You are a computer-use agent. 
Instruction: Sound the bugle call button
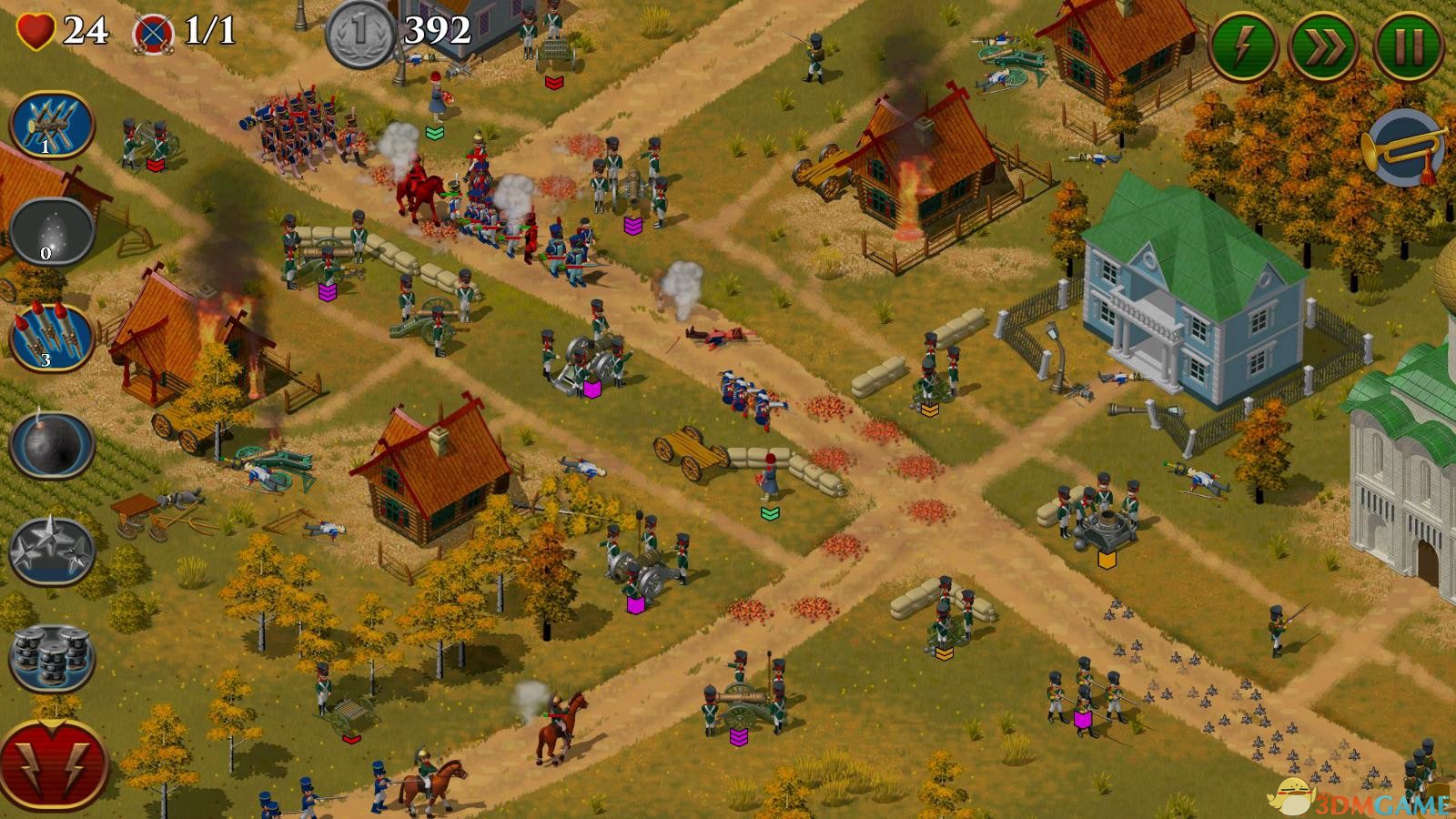tap(1405, 147)
